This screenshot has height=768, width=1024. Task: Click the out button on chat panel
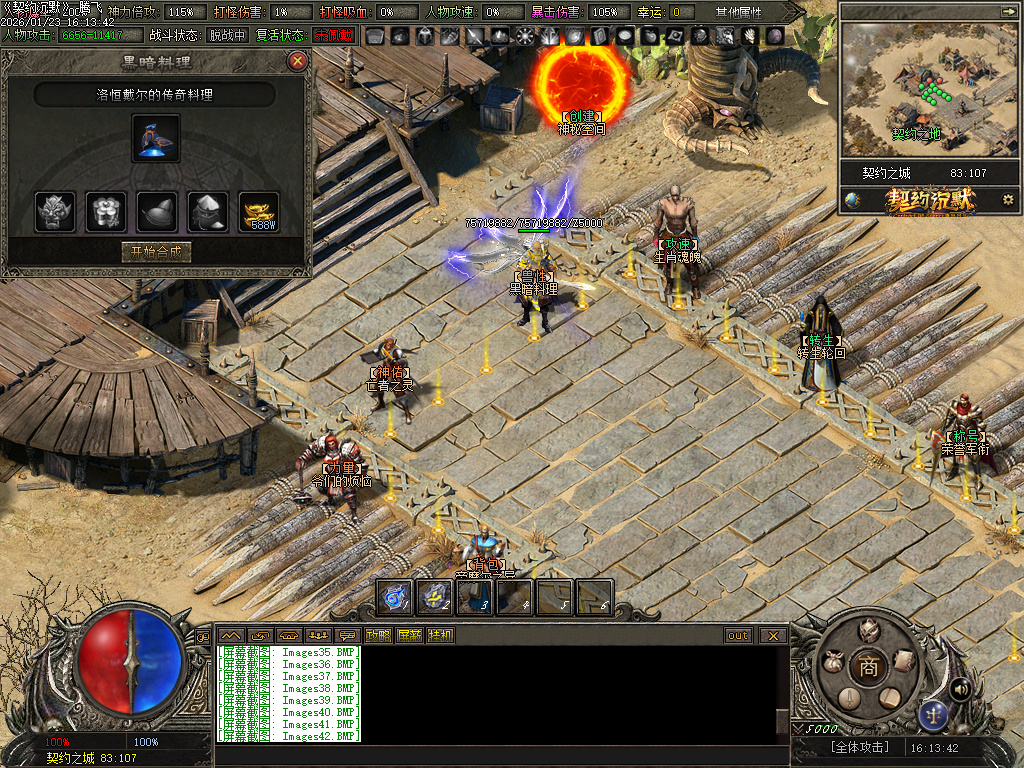(x=738, y=635)
